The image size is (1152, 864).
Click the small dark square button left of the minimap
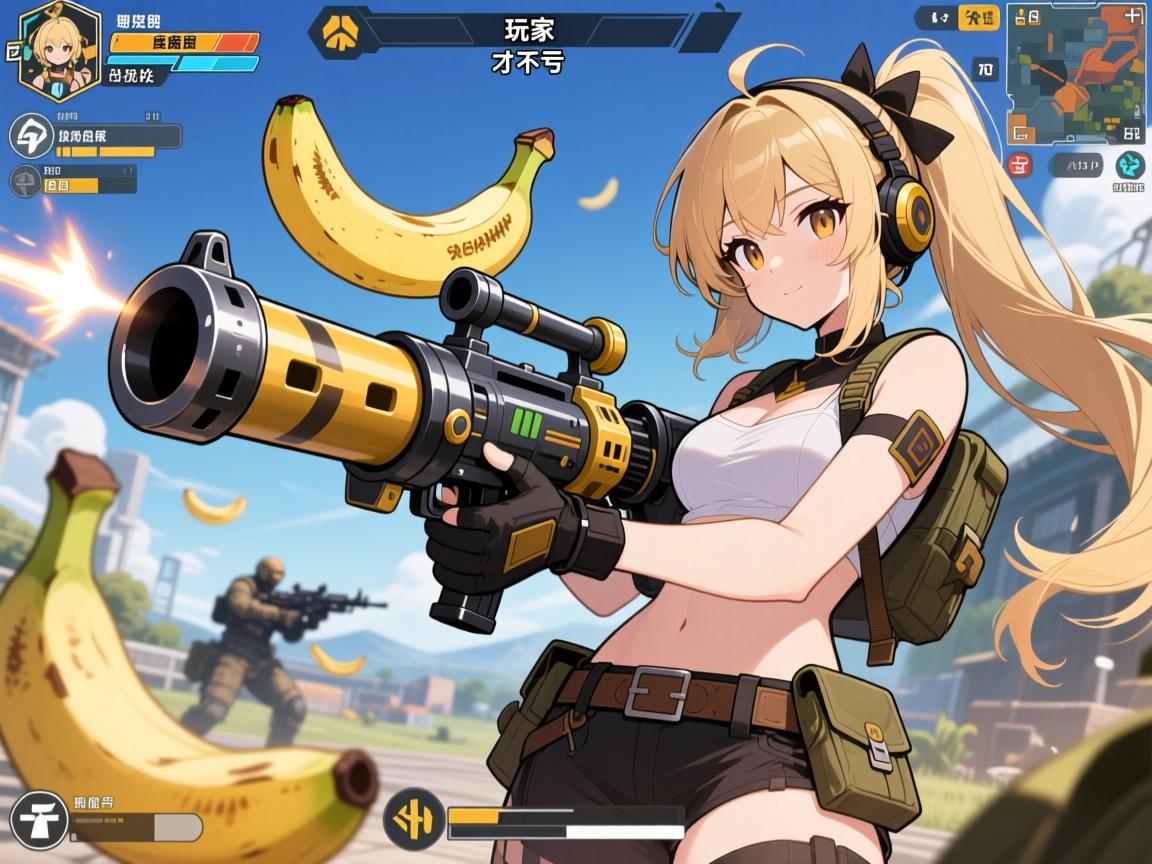pos(985,68)
